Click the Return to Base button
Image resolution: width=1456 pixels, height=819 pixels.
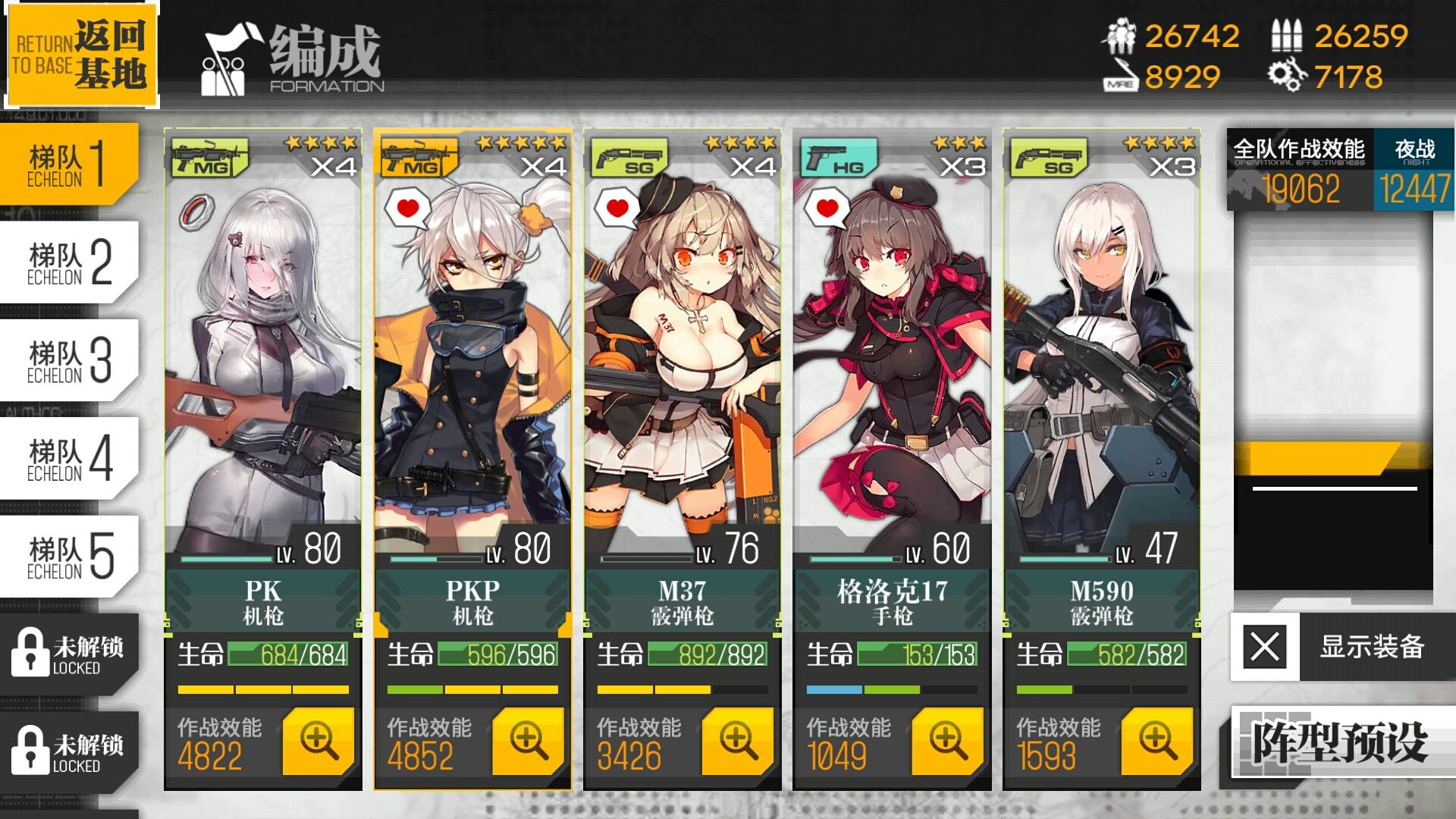82,52
